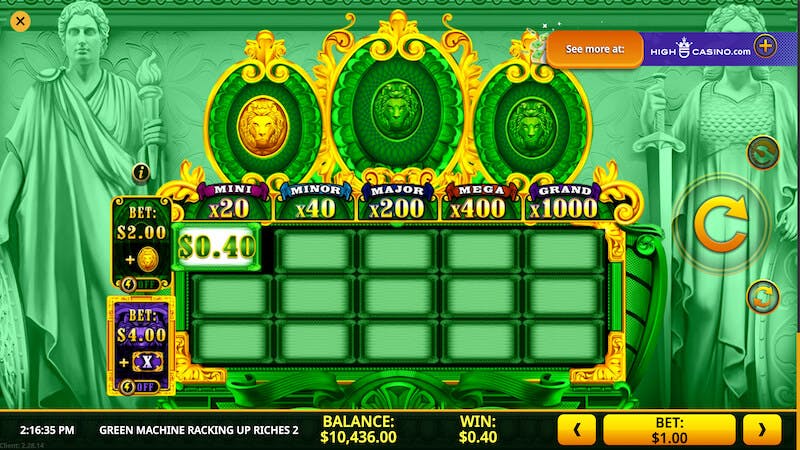Close the game with the yellow X

click(20, 20)
